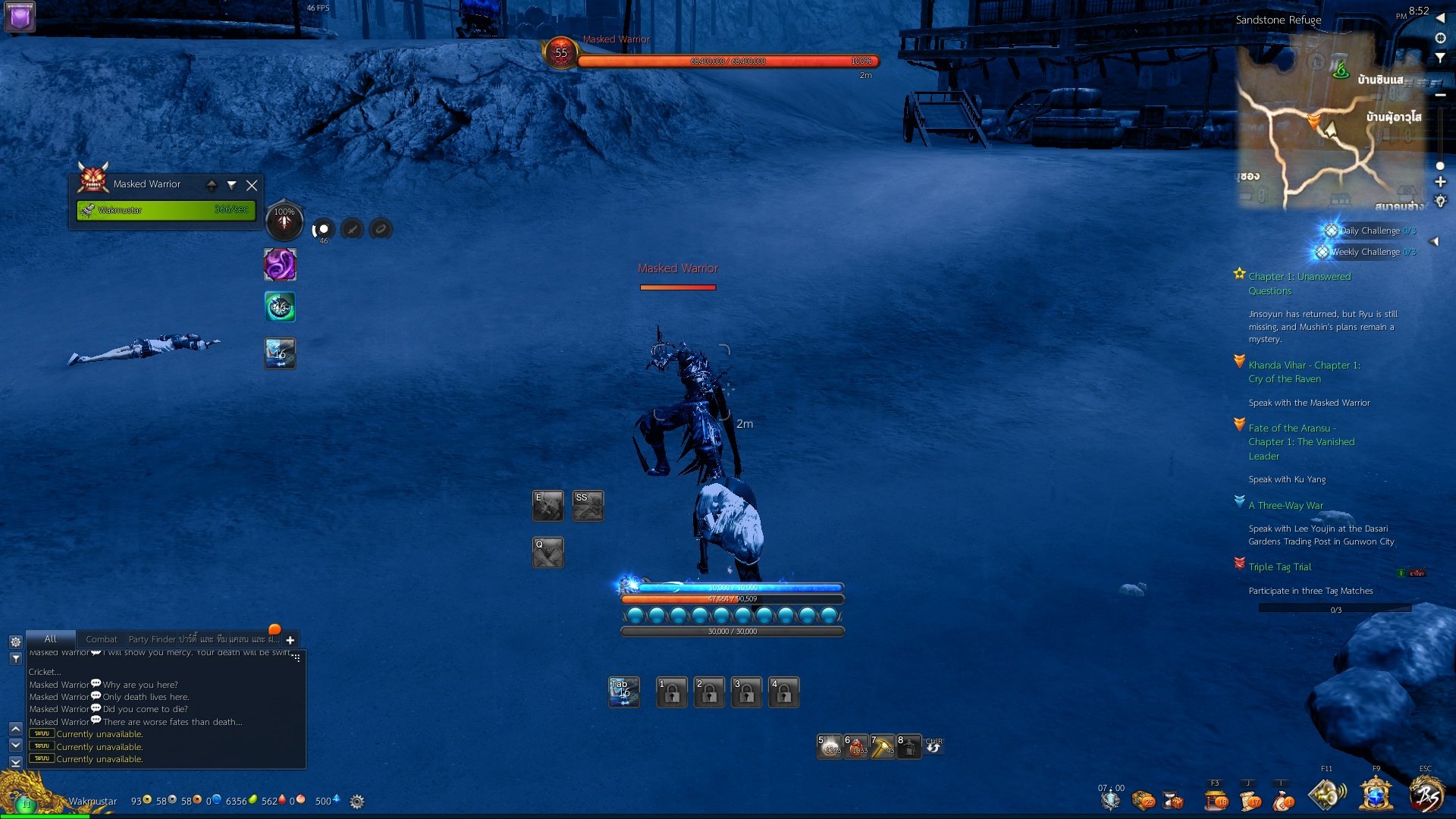1456x819 pixels.
Task: Open the inventory bag pouch icon
Action: tap(1283, 800)
